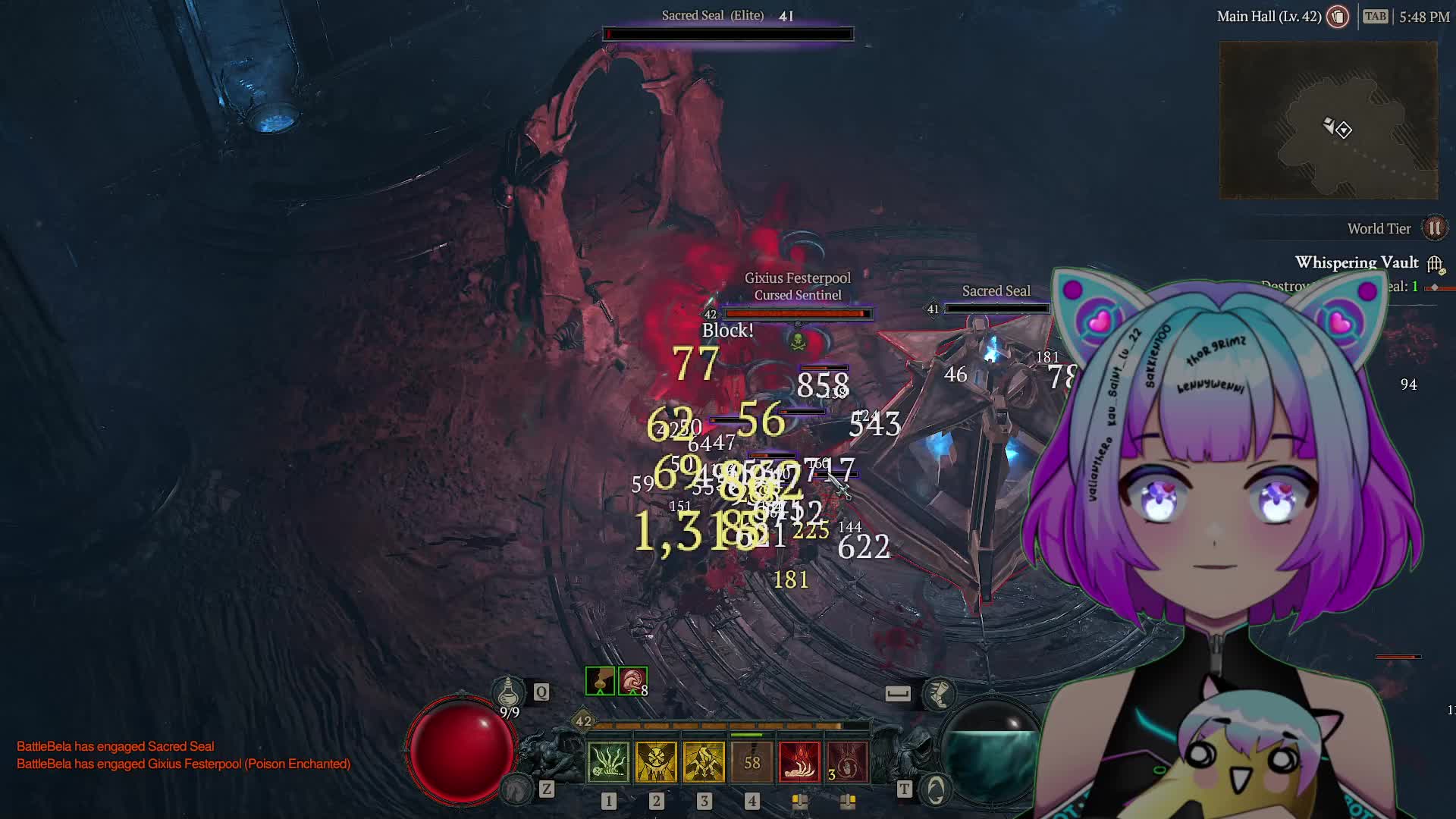The width and height of the screenshot is (1456, 819).
Task: Select the Whispering Vault quest tracker
Action: point(1356,262)
